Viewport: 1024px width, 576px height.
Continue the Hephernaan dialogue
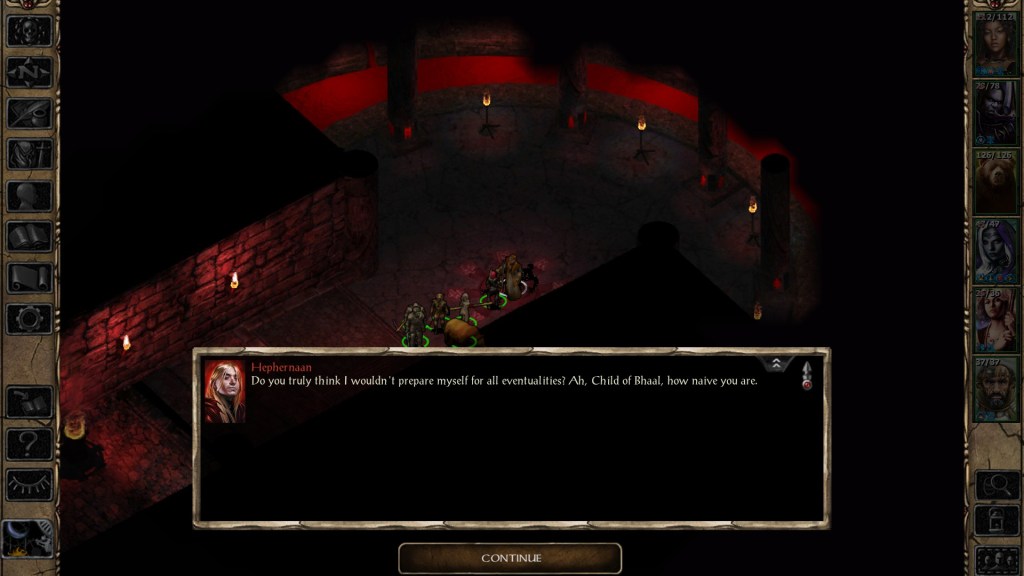point(510,558)
